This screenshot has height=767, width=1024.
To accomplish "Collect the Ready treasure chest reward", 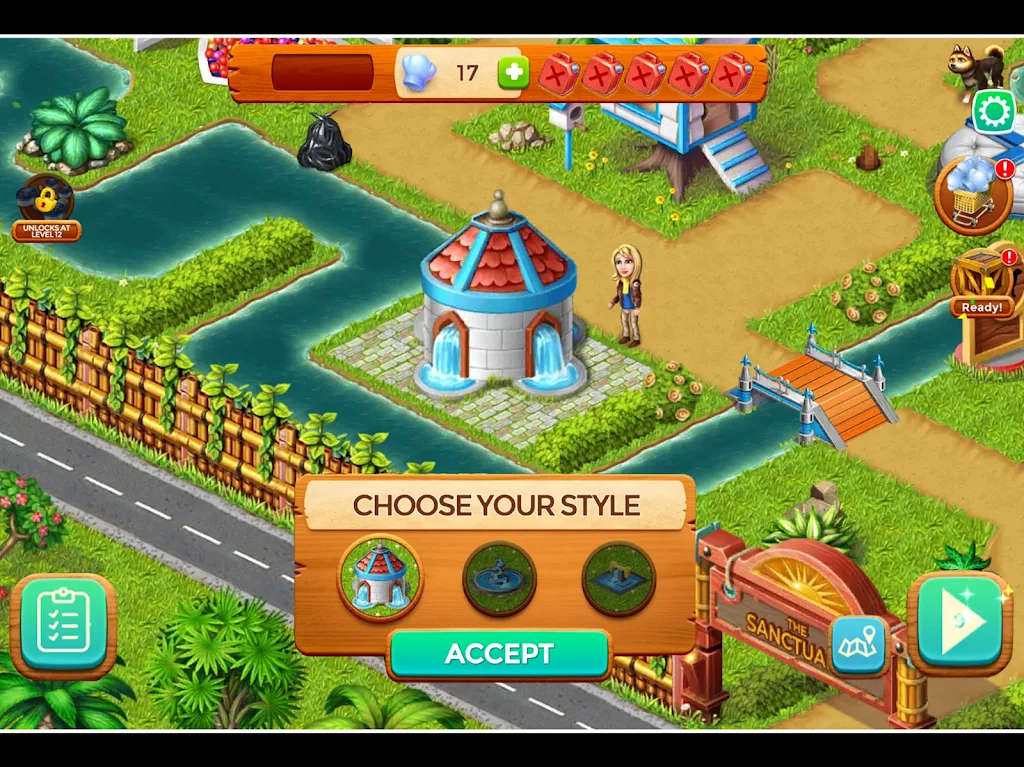I will (x=981, y=281).
